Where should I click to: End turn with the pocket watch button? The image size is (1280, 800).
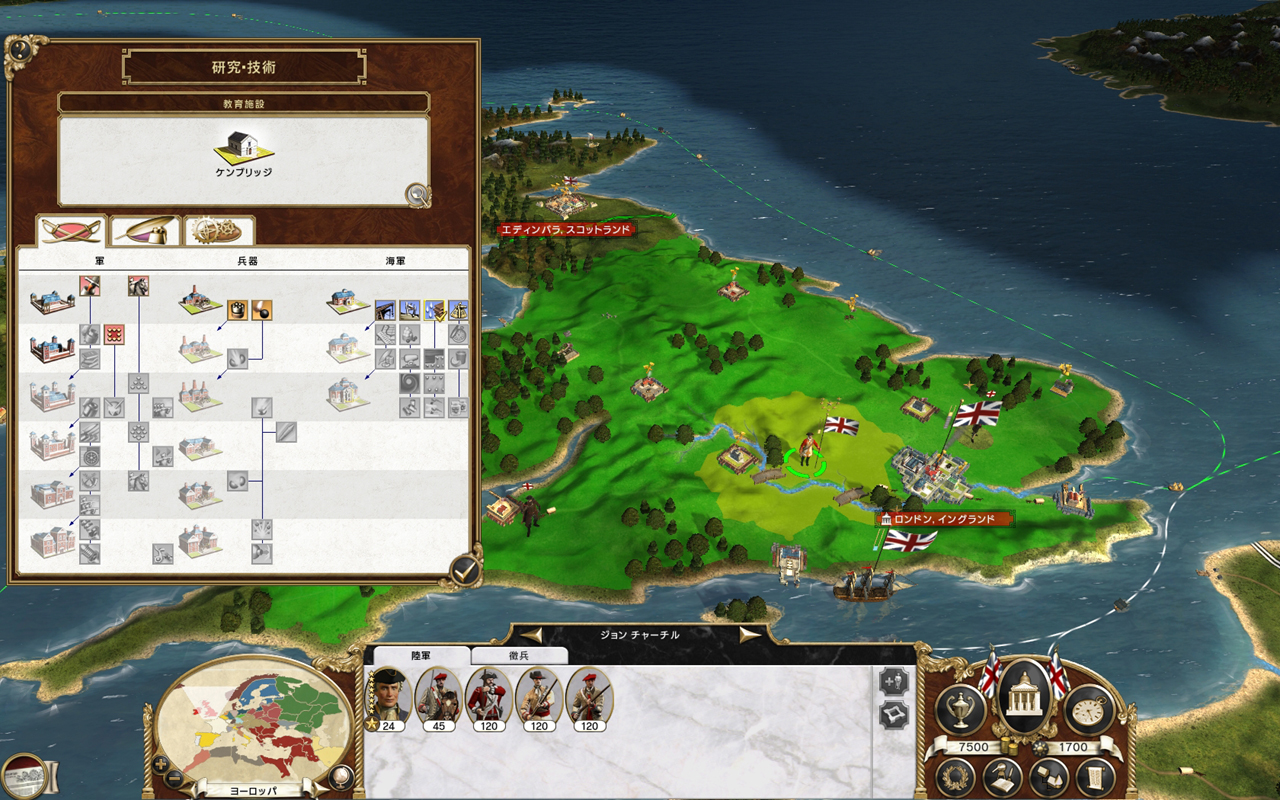pyautogui.click(x=1089, y=709)
